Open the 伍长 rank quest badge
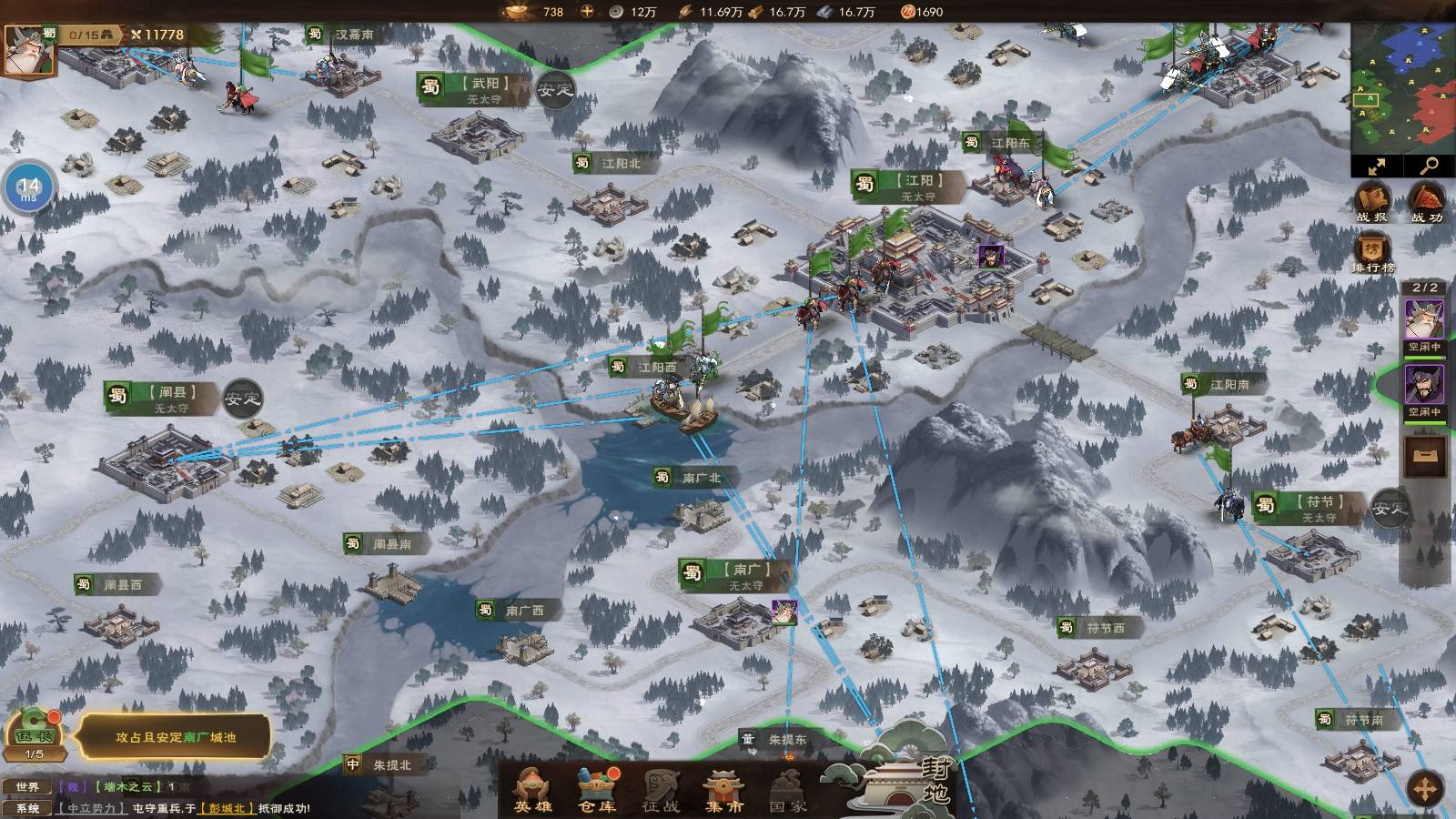 (34, 733)
